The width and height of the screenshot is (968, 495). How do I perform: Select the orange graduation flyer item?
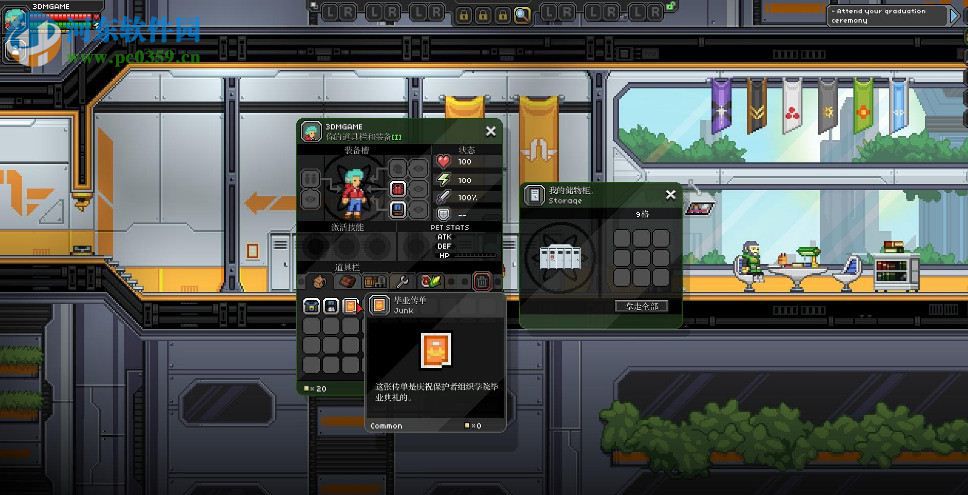coord(351,306)
